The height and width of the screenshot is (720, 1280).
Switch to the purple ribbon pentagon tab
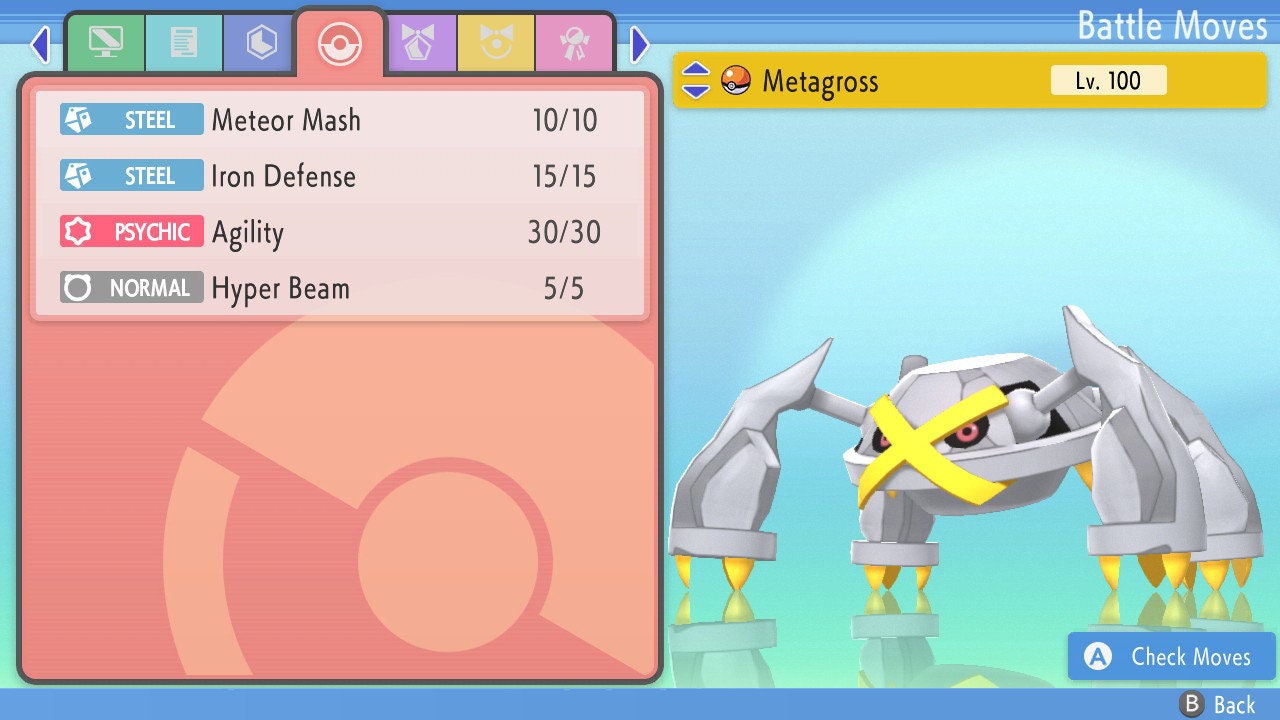pos(419,44)
